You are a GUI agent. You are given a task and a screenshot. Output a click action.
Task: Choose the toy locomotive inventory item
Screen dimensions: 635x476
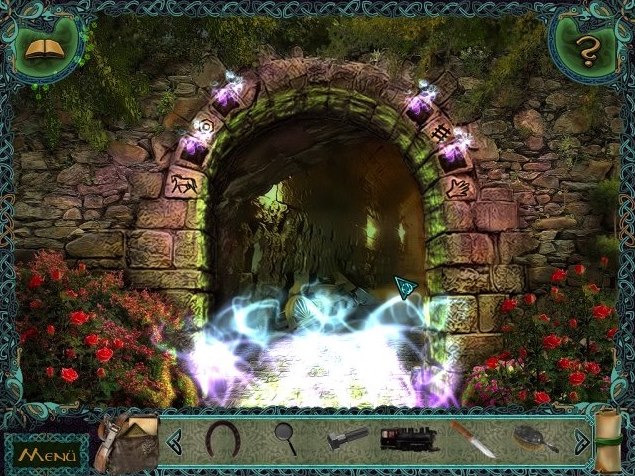coord(409,438)
